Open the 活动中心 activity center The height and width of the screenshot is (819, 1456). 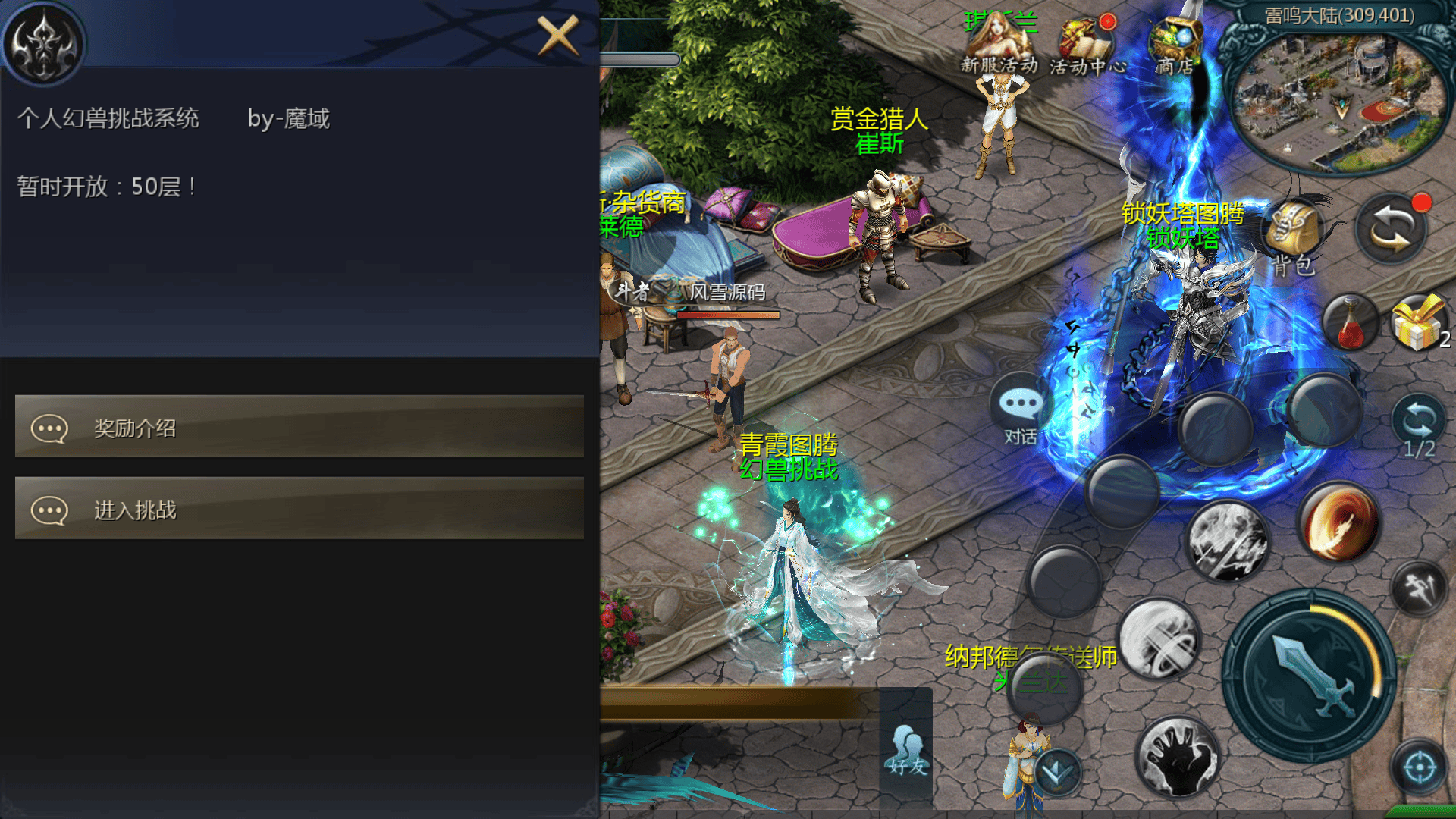pos(1087,47)
